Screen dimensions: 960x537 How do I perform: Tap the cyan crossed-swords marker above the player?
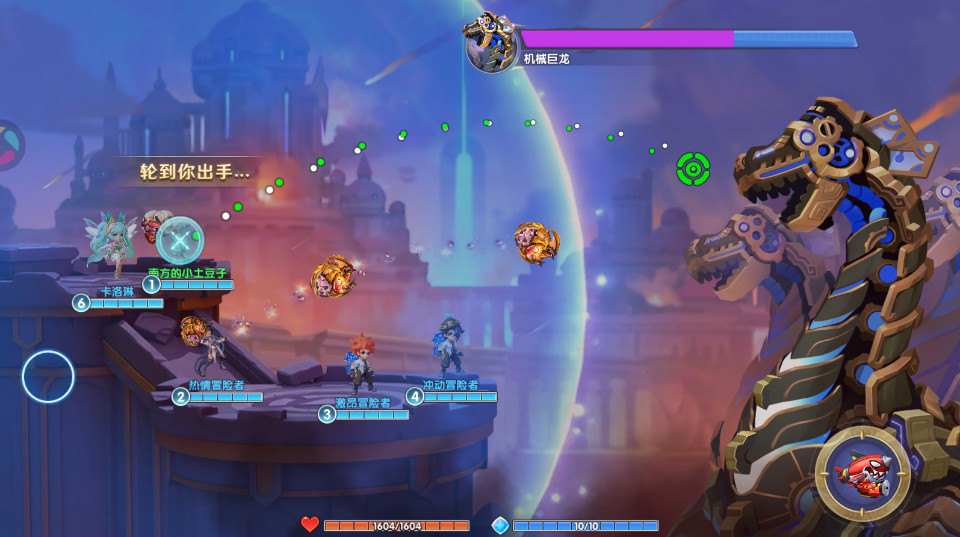(x=180, y=240)
